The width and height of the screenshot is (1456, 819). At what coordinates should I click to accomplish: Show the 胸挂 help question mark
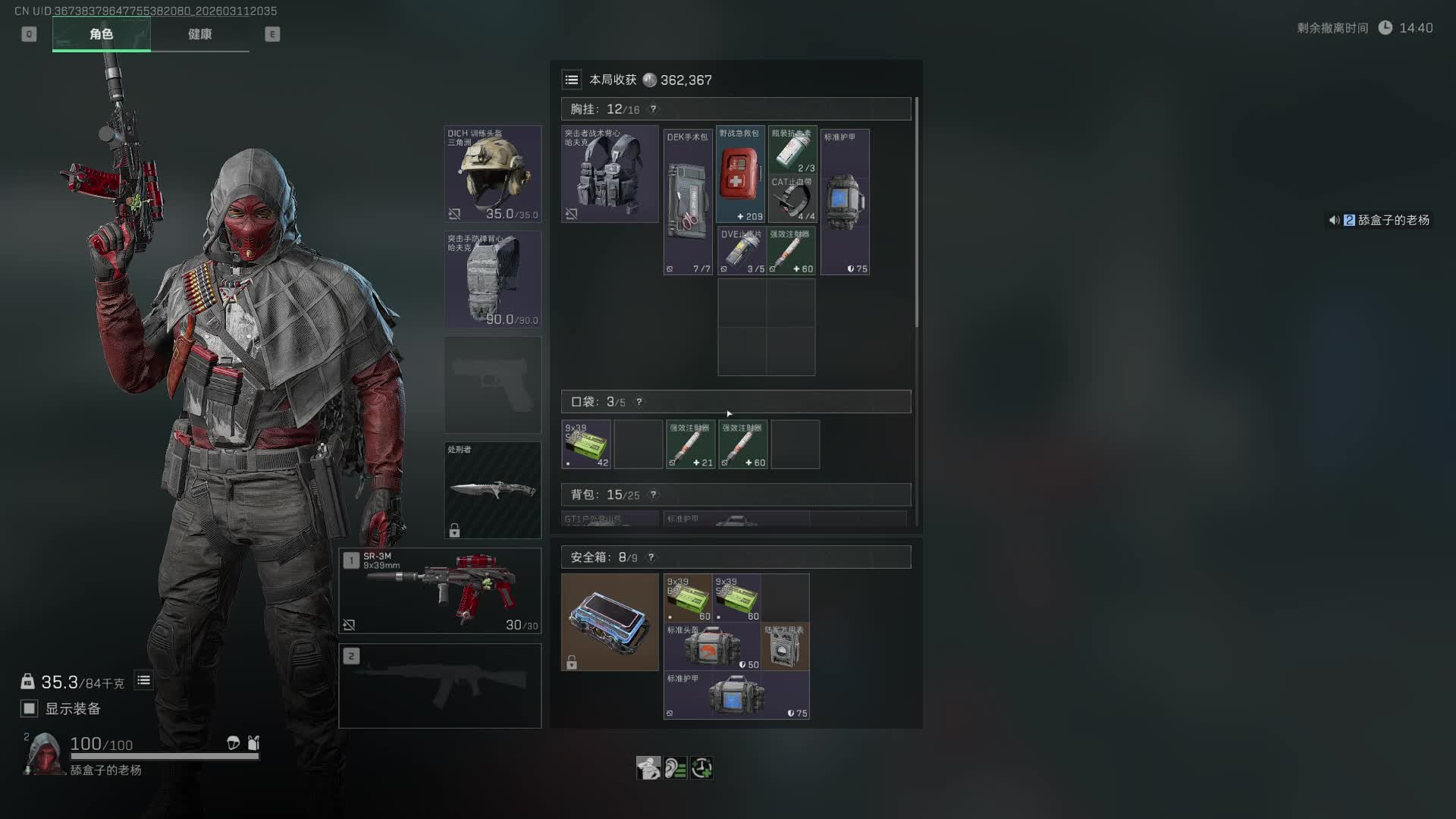click(653, 109)
